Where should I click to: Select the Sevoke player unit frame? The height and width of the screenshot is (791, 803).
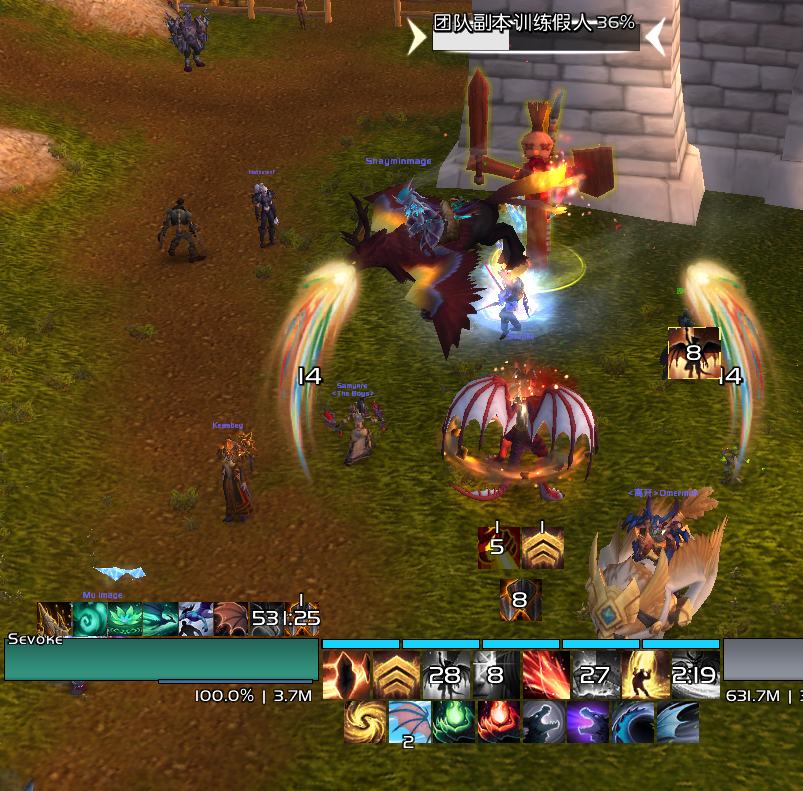(160, 659)
